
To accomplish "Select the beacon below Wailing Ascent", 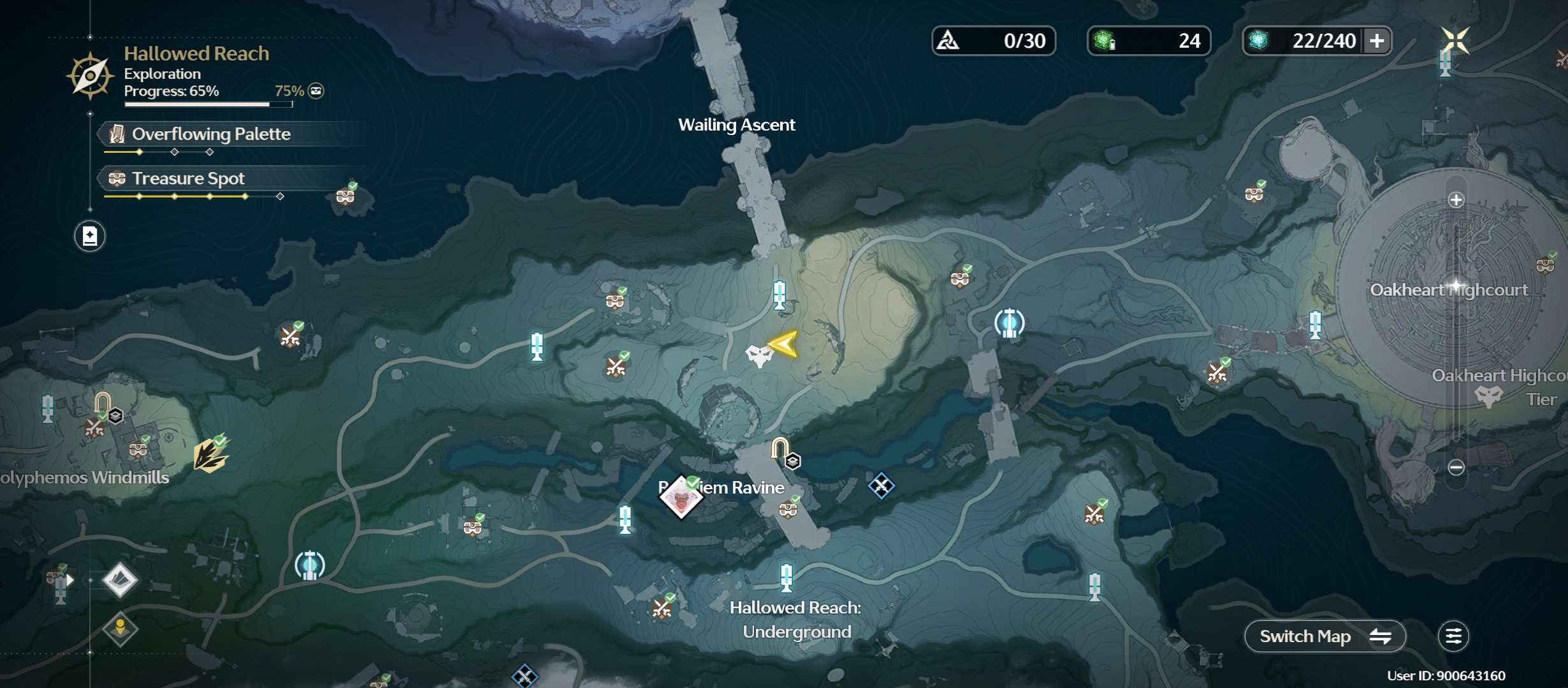I will (x=779, y=295).
